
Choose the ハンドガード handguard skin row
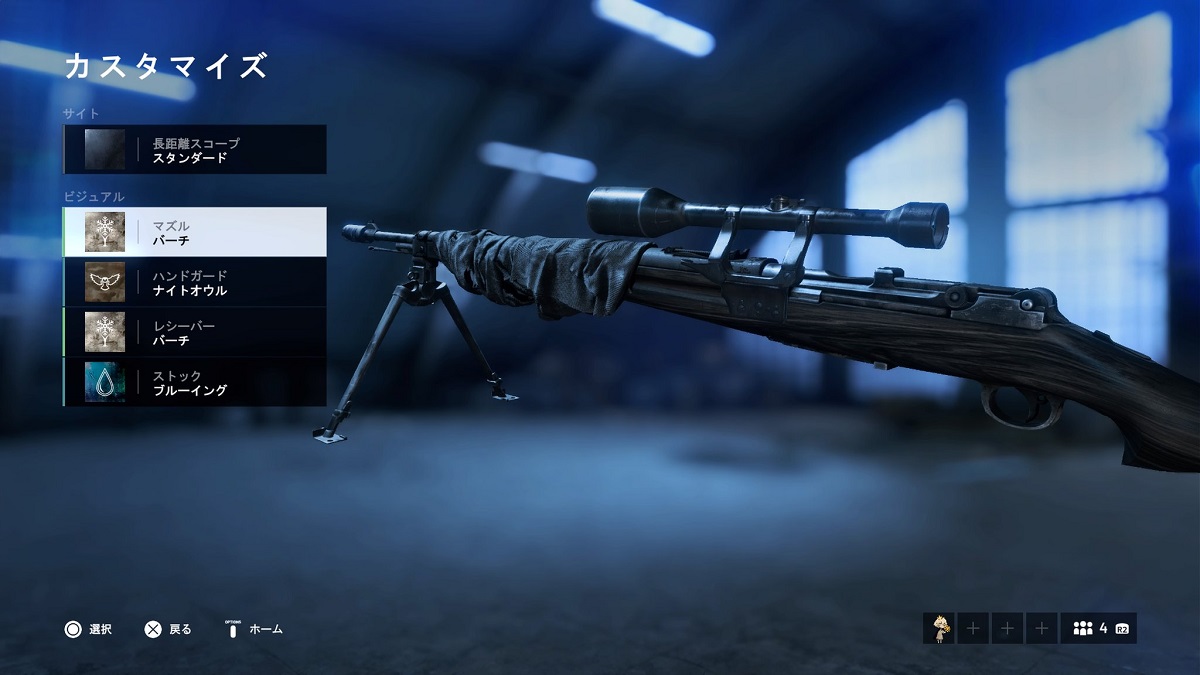pos(195,282)
